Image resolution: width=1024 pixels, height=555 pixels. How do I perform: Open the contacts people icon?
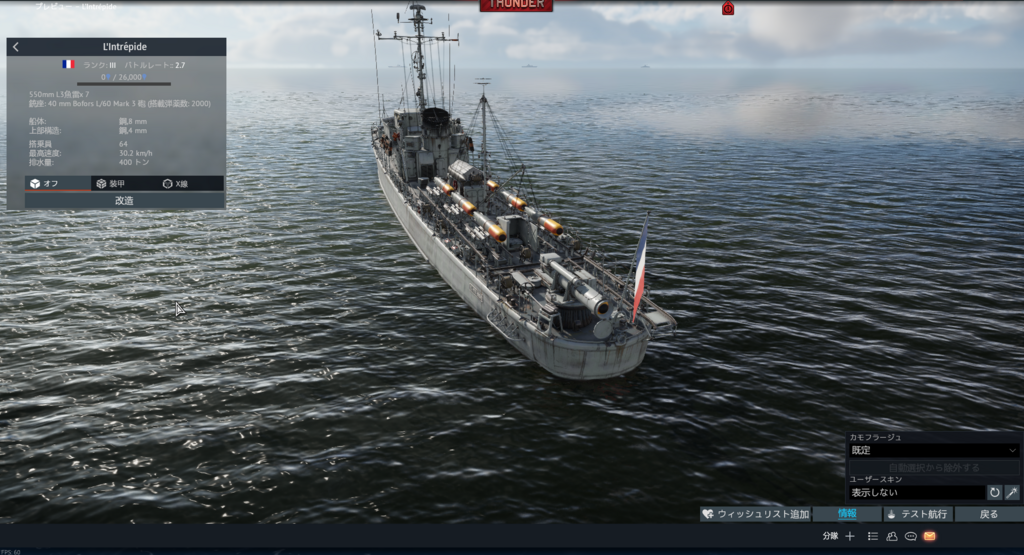(892, 536)
